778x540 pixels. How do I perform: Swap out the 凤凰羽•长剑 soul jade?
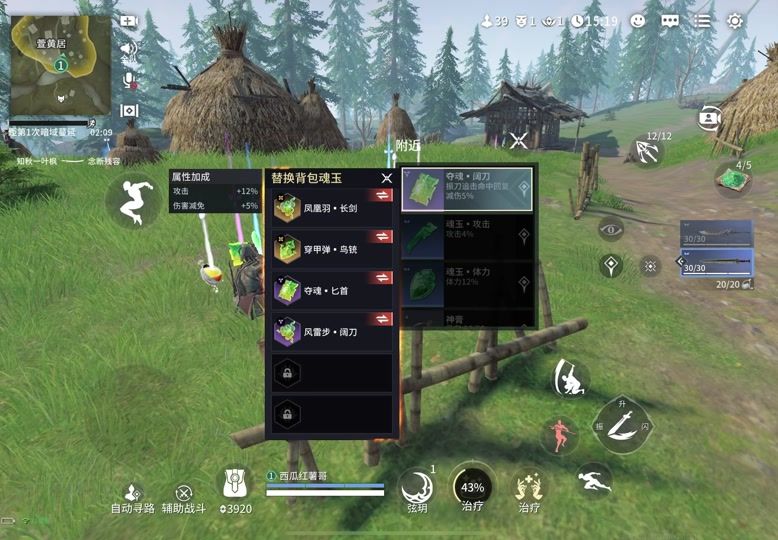tap(382, 209)
